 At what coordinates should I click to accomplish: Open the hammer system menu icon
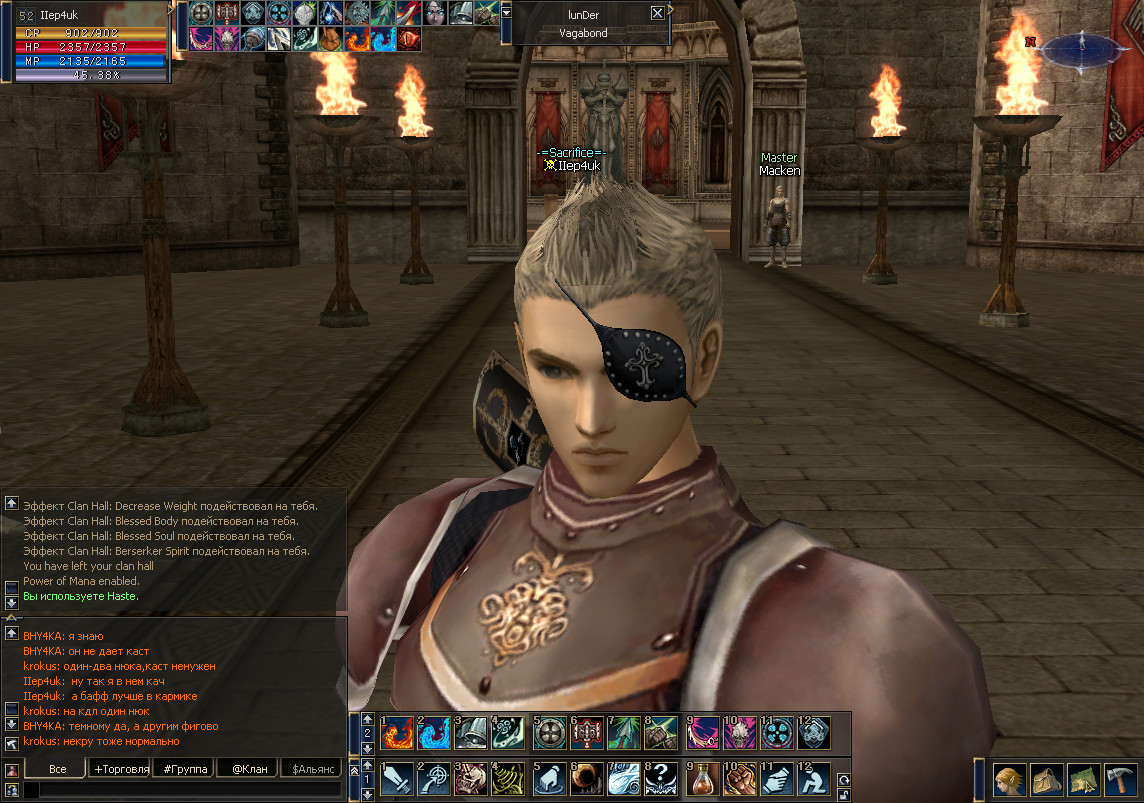(1120, 779)
